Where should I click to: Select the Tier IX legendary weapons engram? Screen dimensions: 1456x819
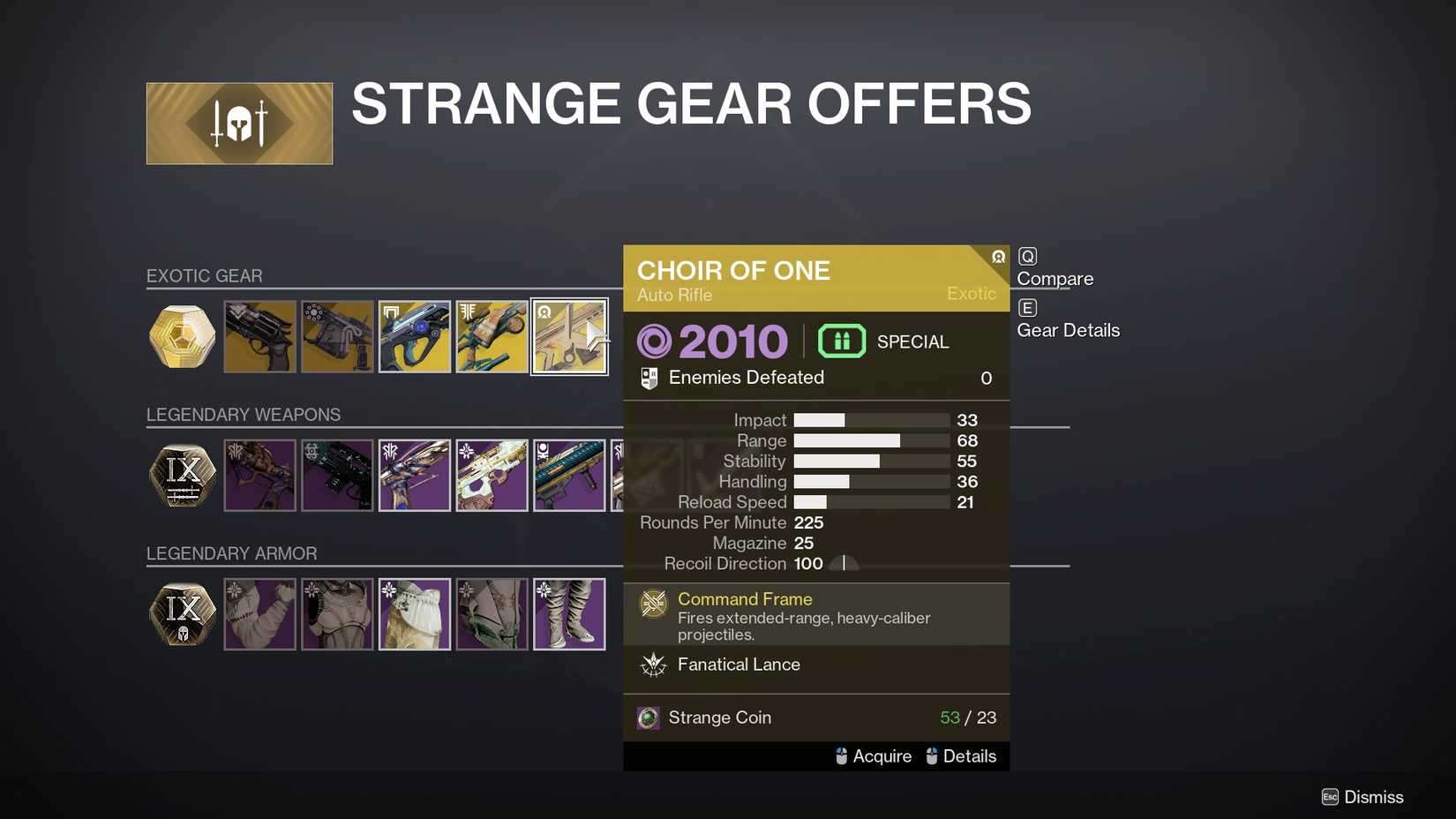[x=182, y=475]
